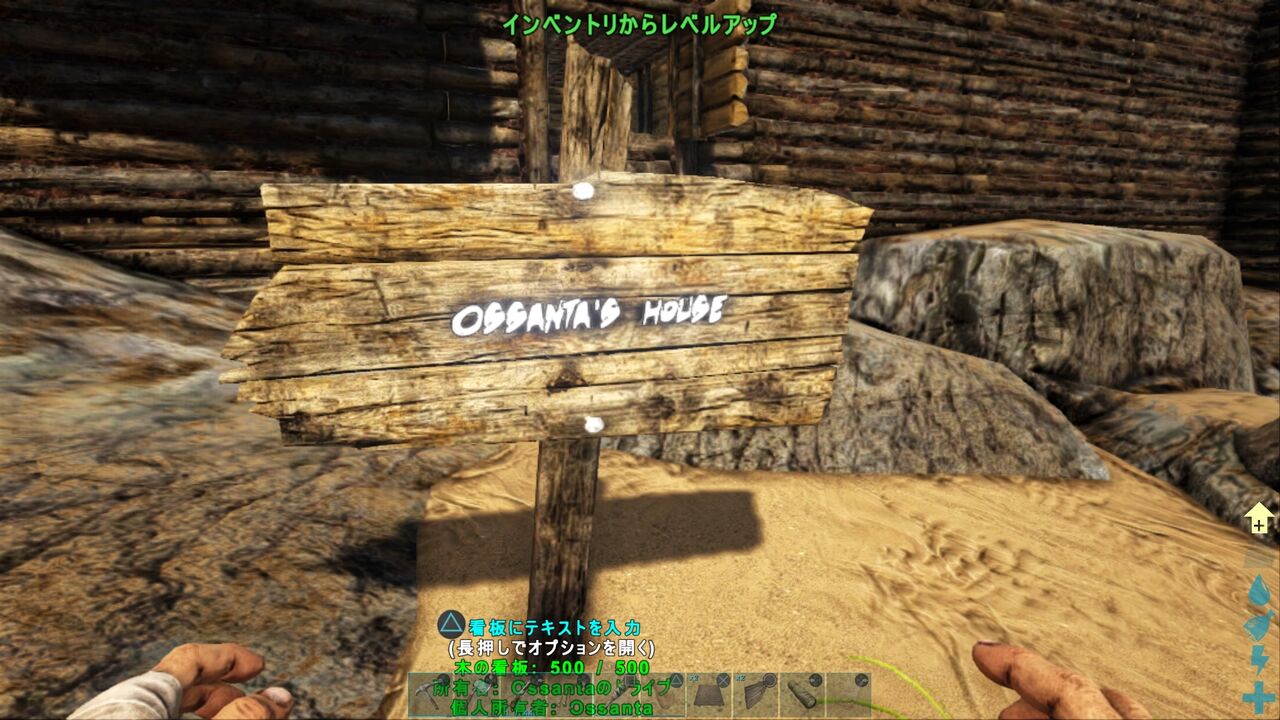Click the インベントリからレベルアップ notification text

click(639, 28)
